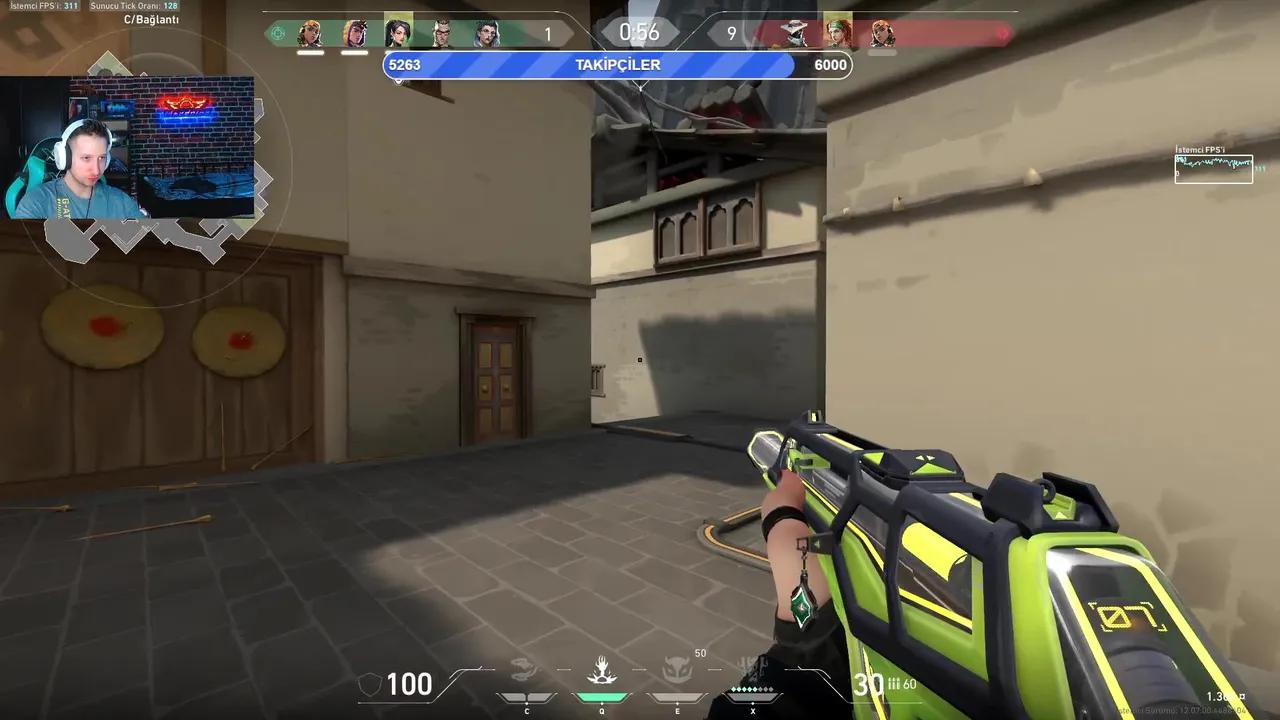Click the blue TAKIPÇILER progress bar fill

[x=500, y=65]
